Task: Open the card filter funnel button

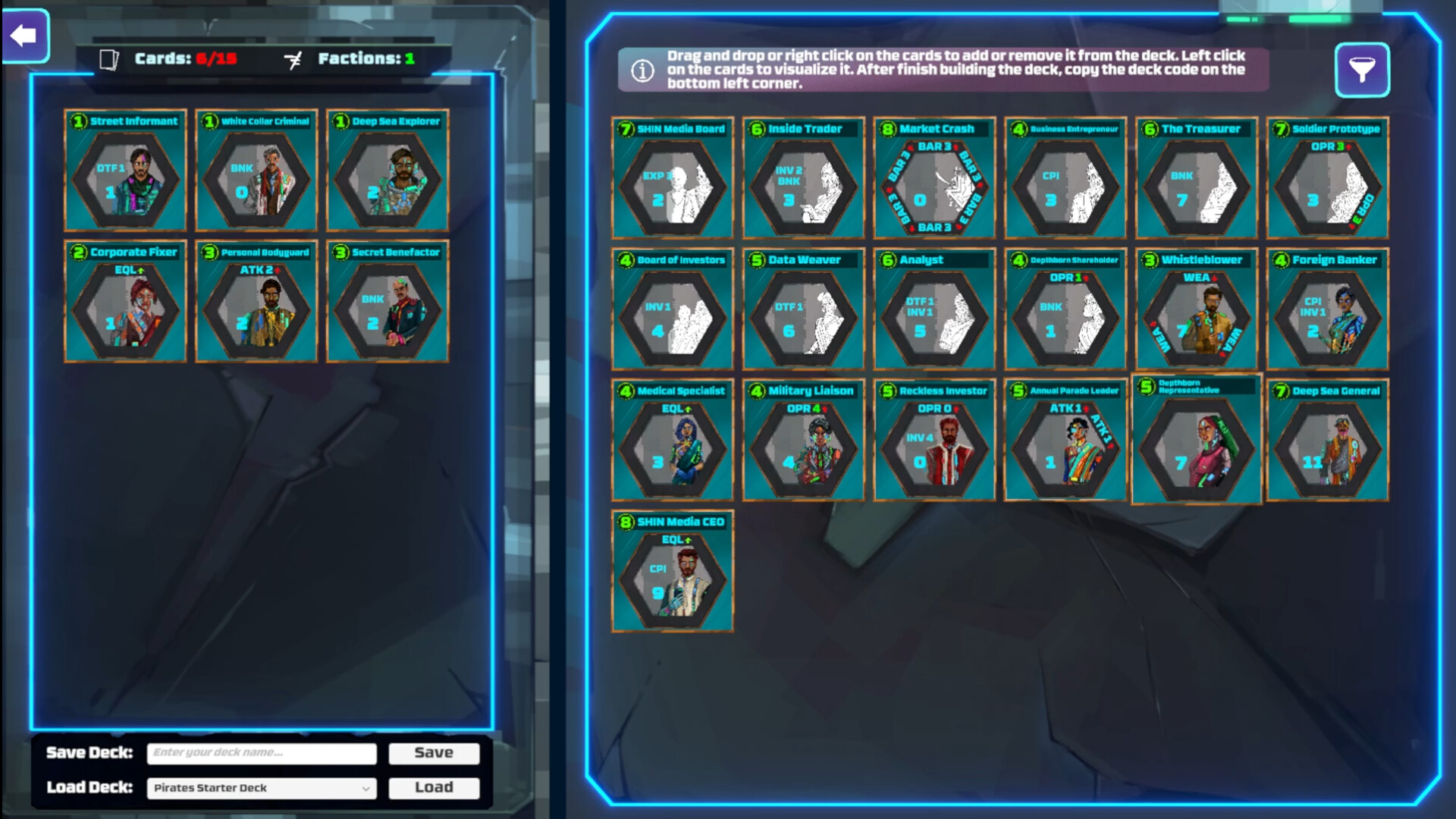Action: click(1362, 71)
